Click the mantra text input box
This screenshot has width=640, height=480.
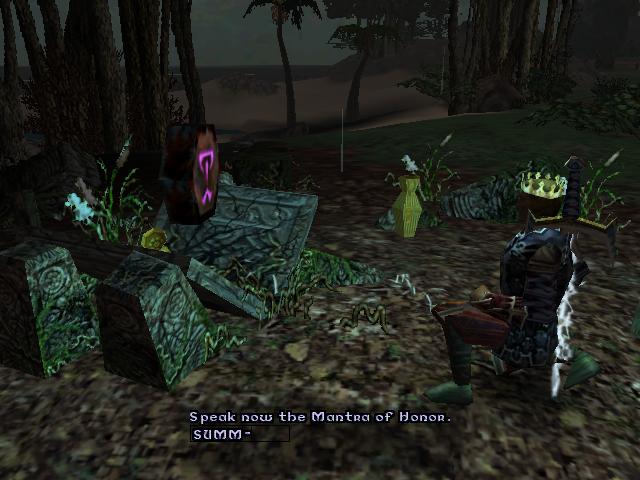[x=239, y=434]
